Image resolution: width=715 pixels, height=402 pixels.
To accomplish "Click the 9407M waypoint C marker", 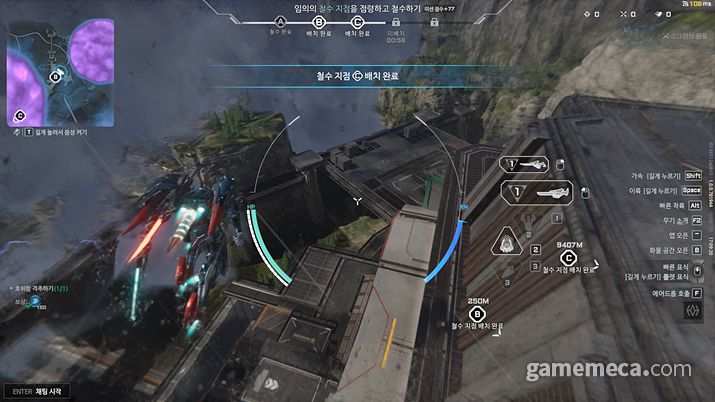I will pos(568,256).
